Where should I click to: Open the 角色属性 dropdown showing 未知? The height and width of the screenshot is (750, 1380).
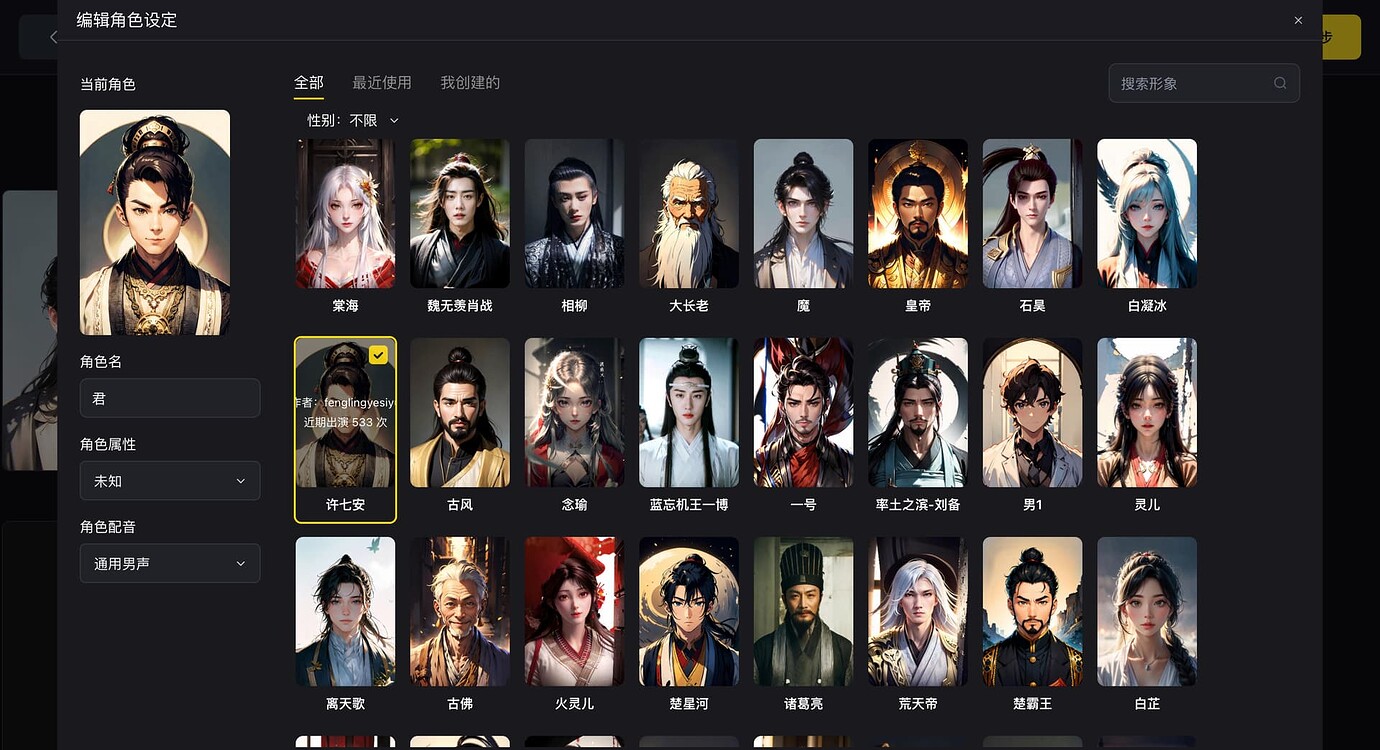[170, 481]
